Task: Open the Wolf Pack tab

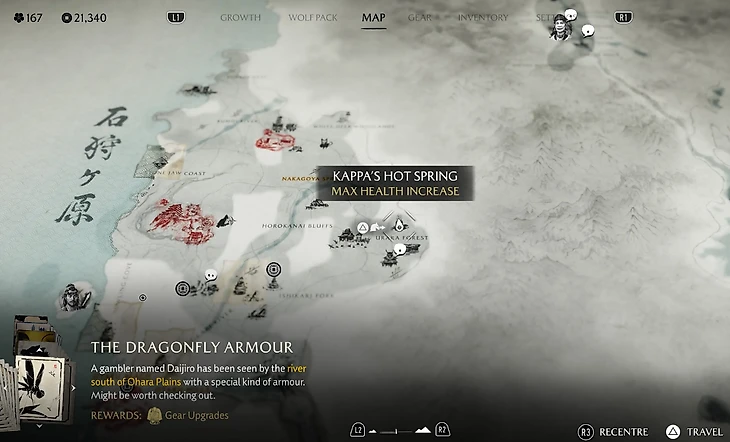Action: click(312, 17)
